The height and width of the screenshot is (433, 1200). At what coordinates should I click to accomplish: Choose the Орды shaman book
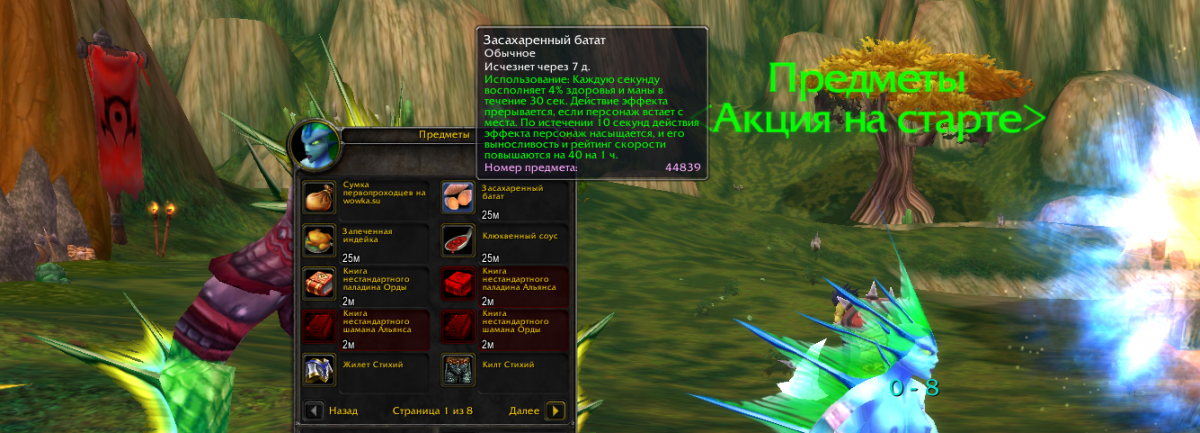coord(458,326)
